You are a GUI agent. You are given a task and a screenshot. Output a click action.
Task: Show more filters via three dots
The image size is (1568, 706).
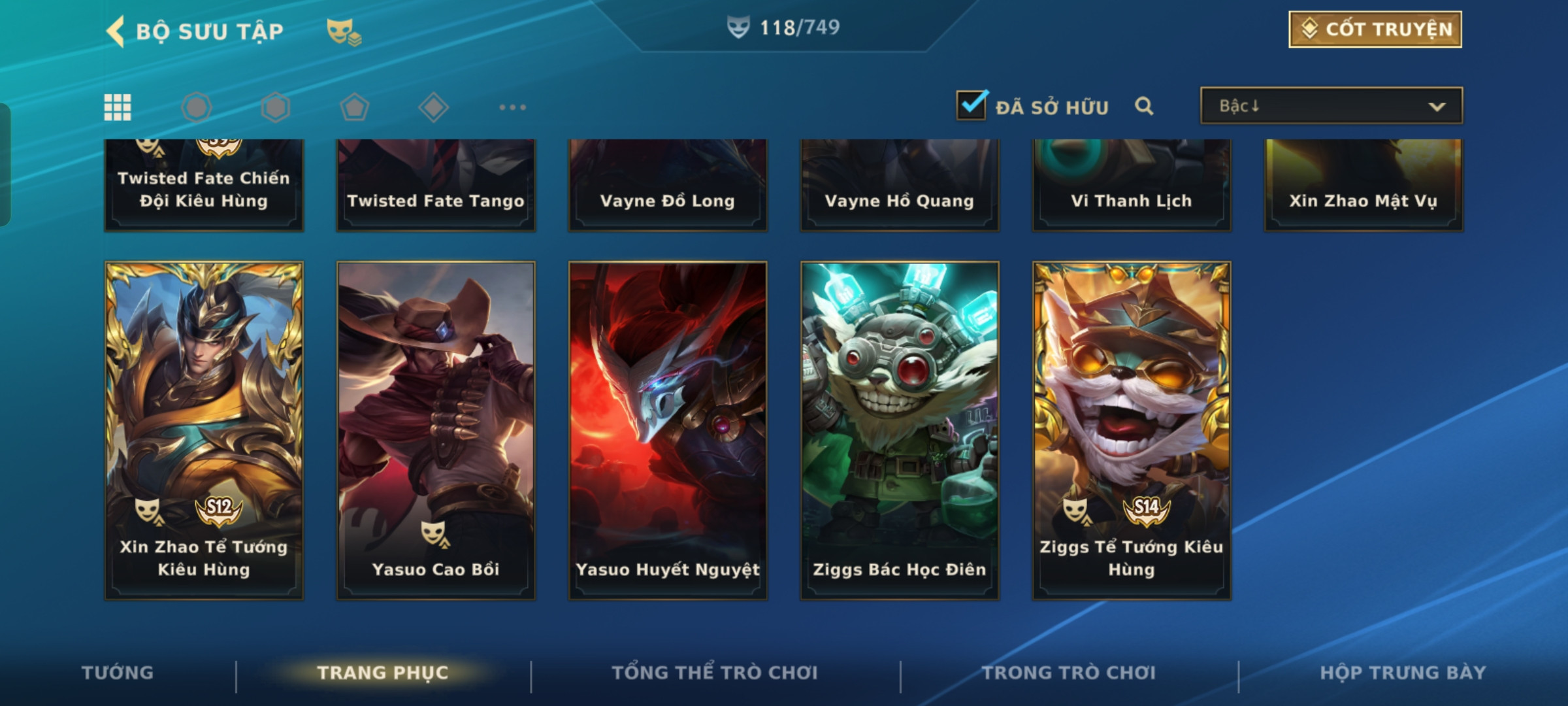click(x=512, y=107)
